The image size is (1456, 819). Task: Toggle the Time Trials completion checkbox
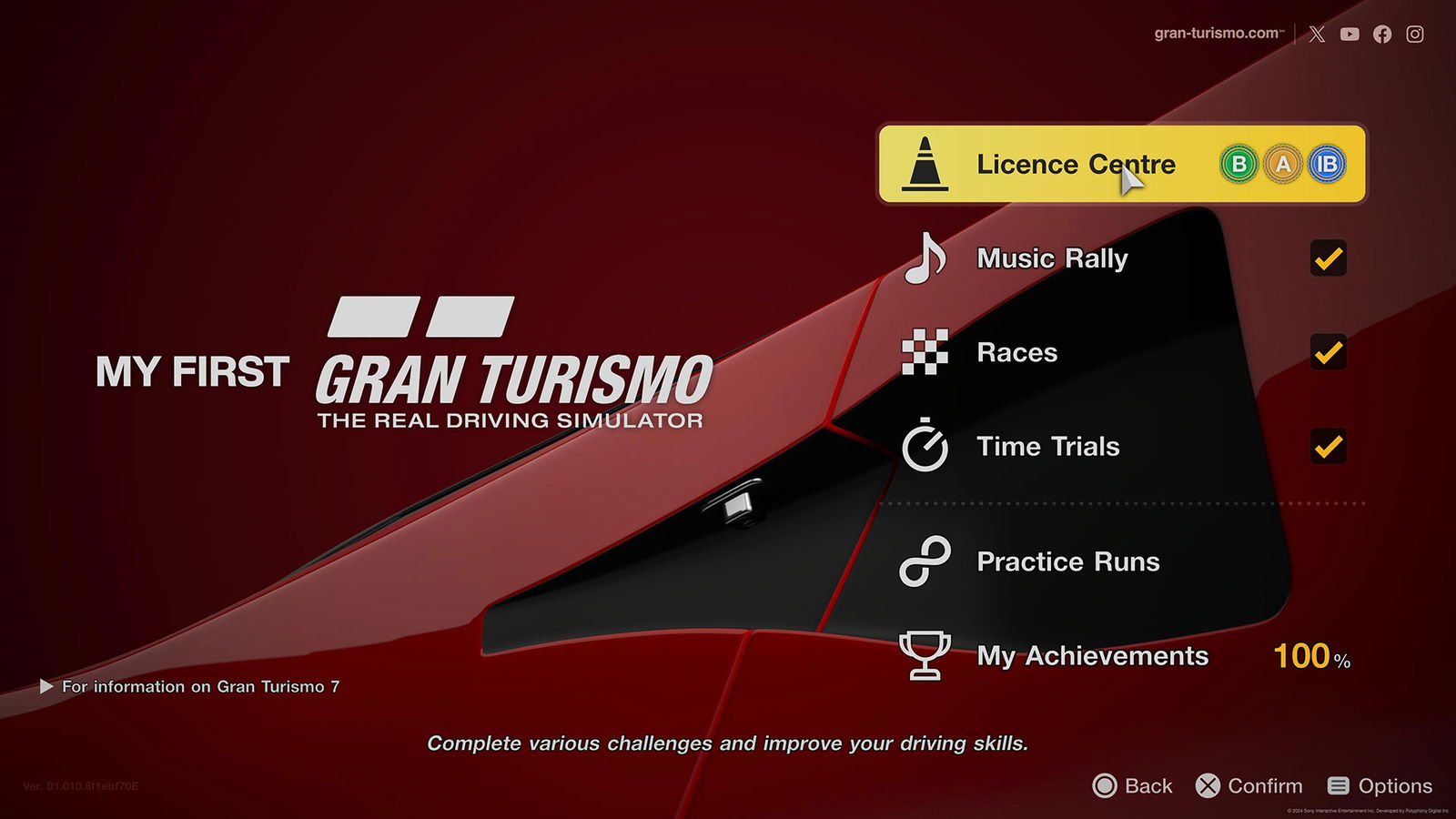(1329, 447)
